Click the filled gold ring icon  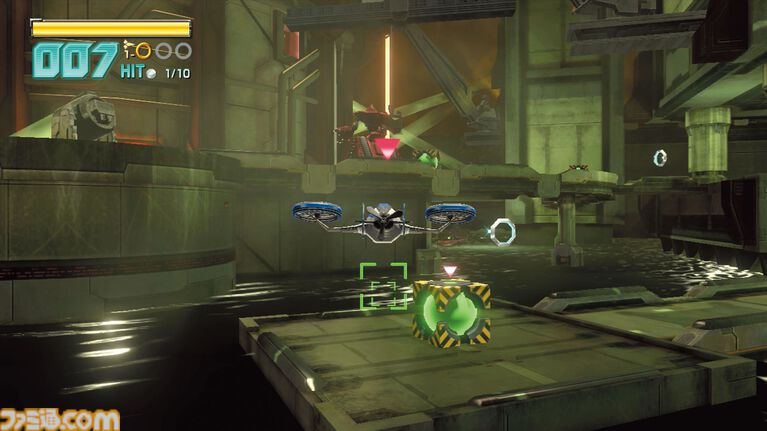click(x=143, y=50)
